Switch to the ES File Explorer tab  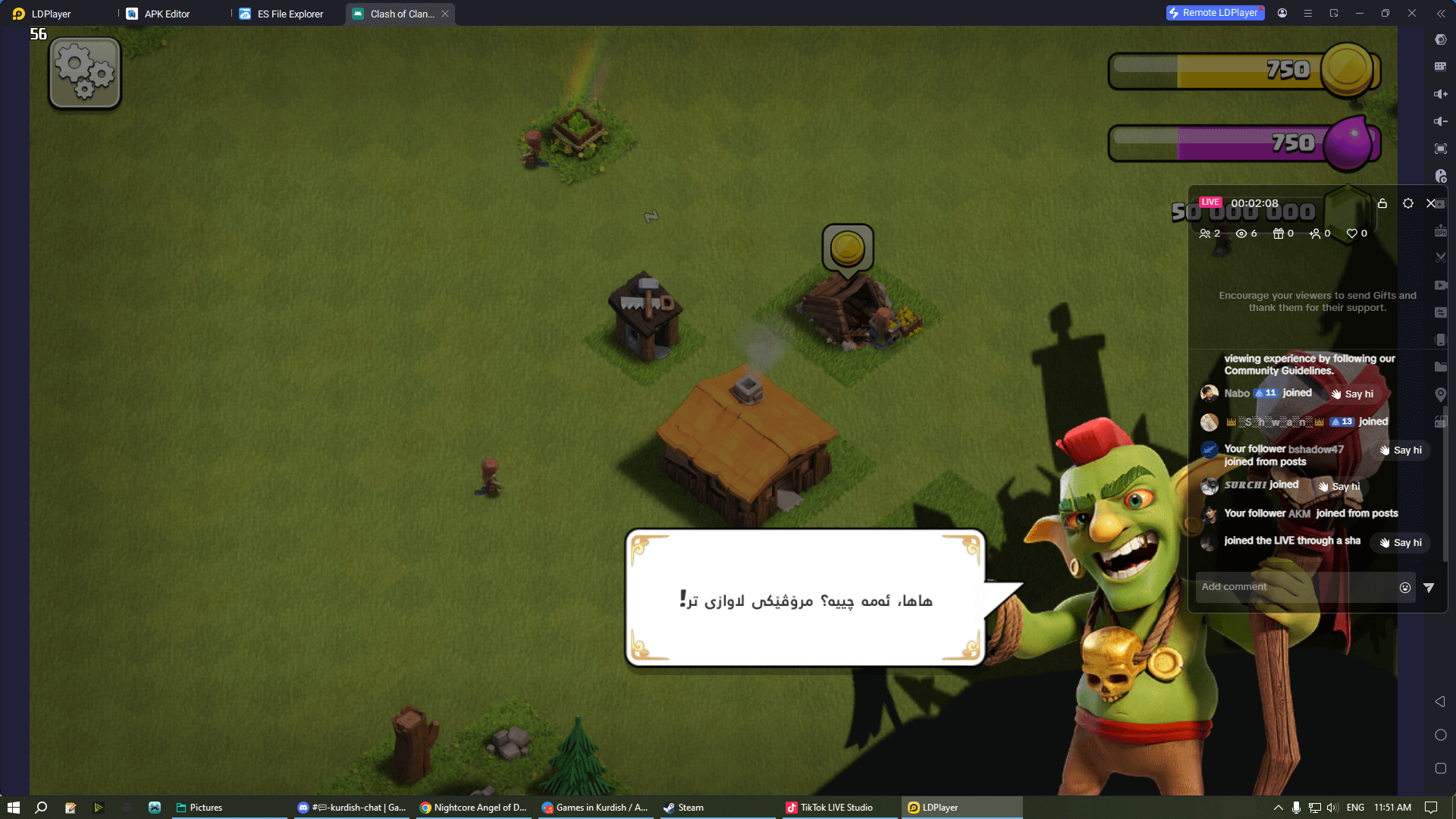288,13
